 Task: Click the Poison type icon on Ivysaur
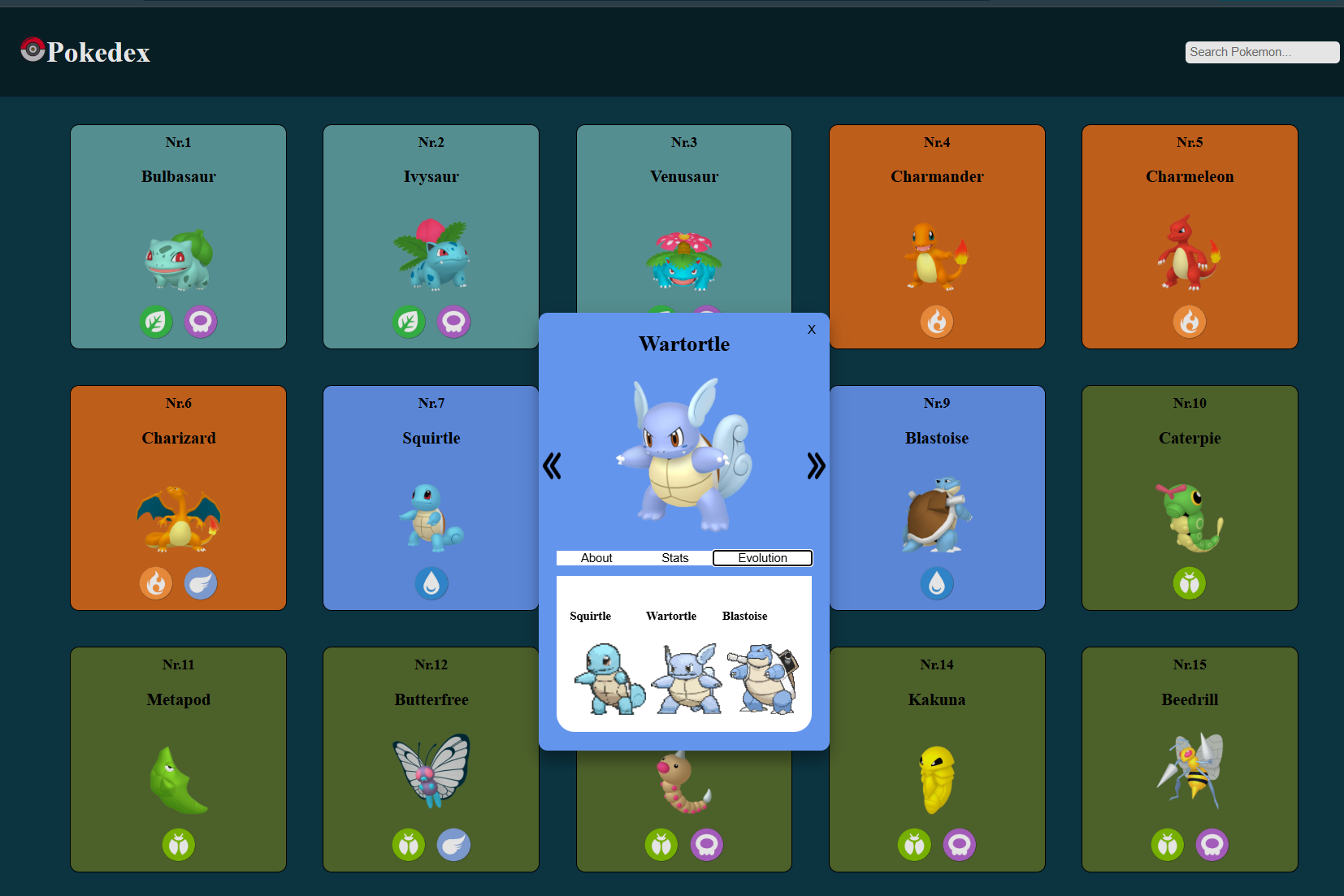click(453, 322)
